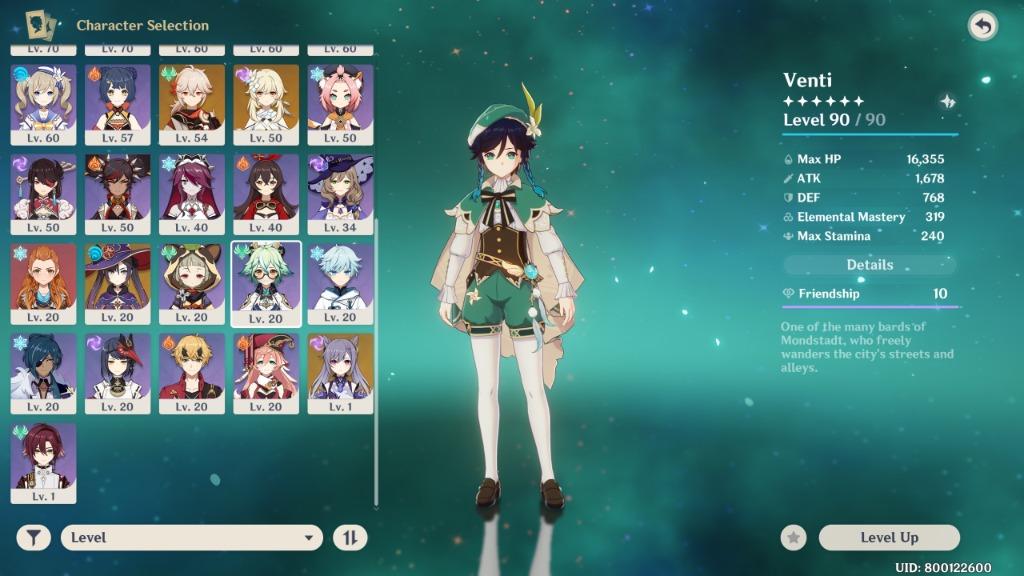Select orange-haired Aloy tile

[x=43, y=283]
